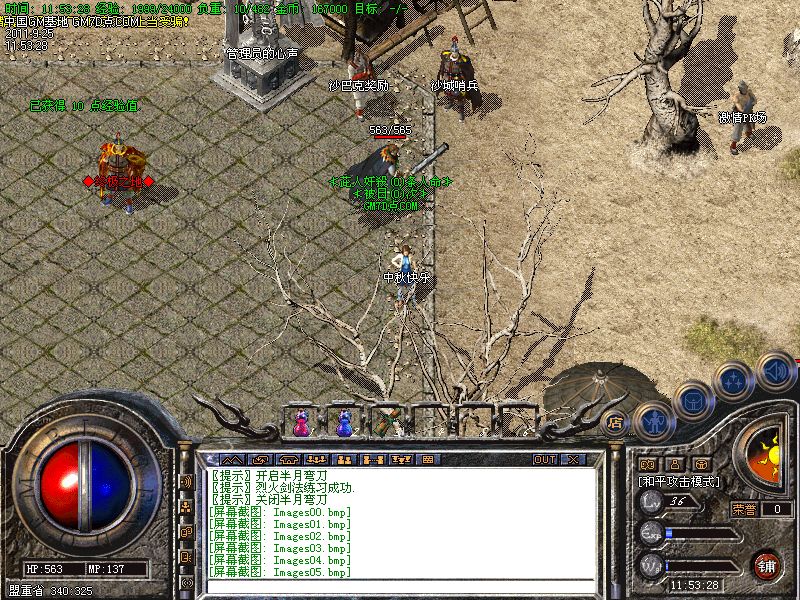Screen dimensions: 800x600
Task: Click the red 铺 stall button
Action: point(766,564)
